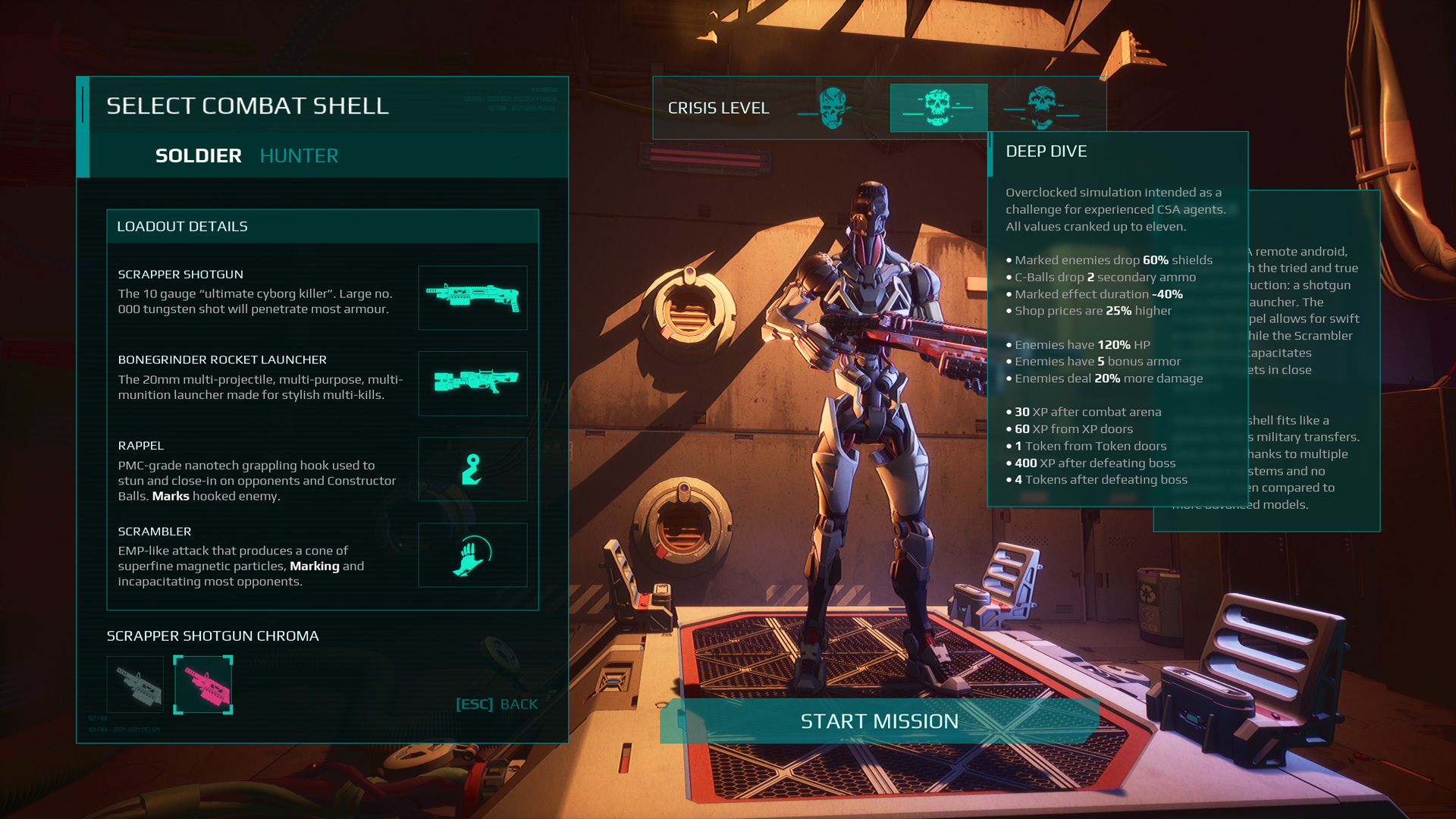Click the Scrapper Shotgun weapon icon
Viewport: 1456px width, 819px height.
coord(472,297)
